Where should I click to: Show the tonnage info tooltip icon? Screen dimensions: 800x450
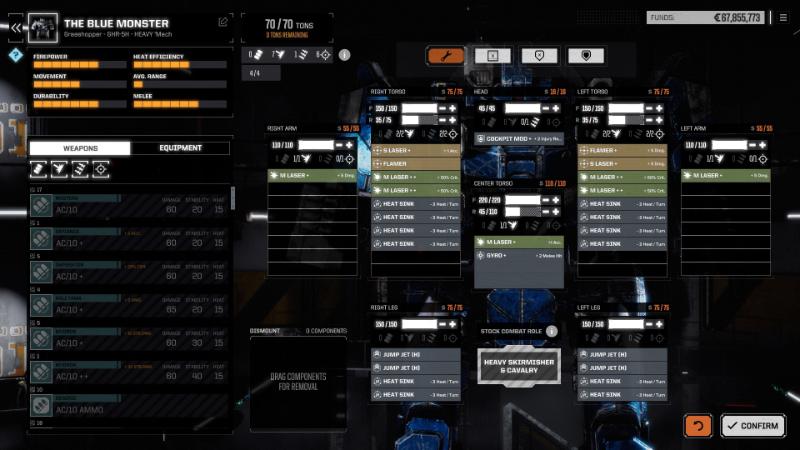pos(344,55)
